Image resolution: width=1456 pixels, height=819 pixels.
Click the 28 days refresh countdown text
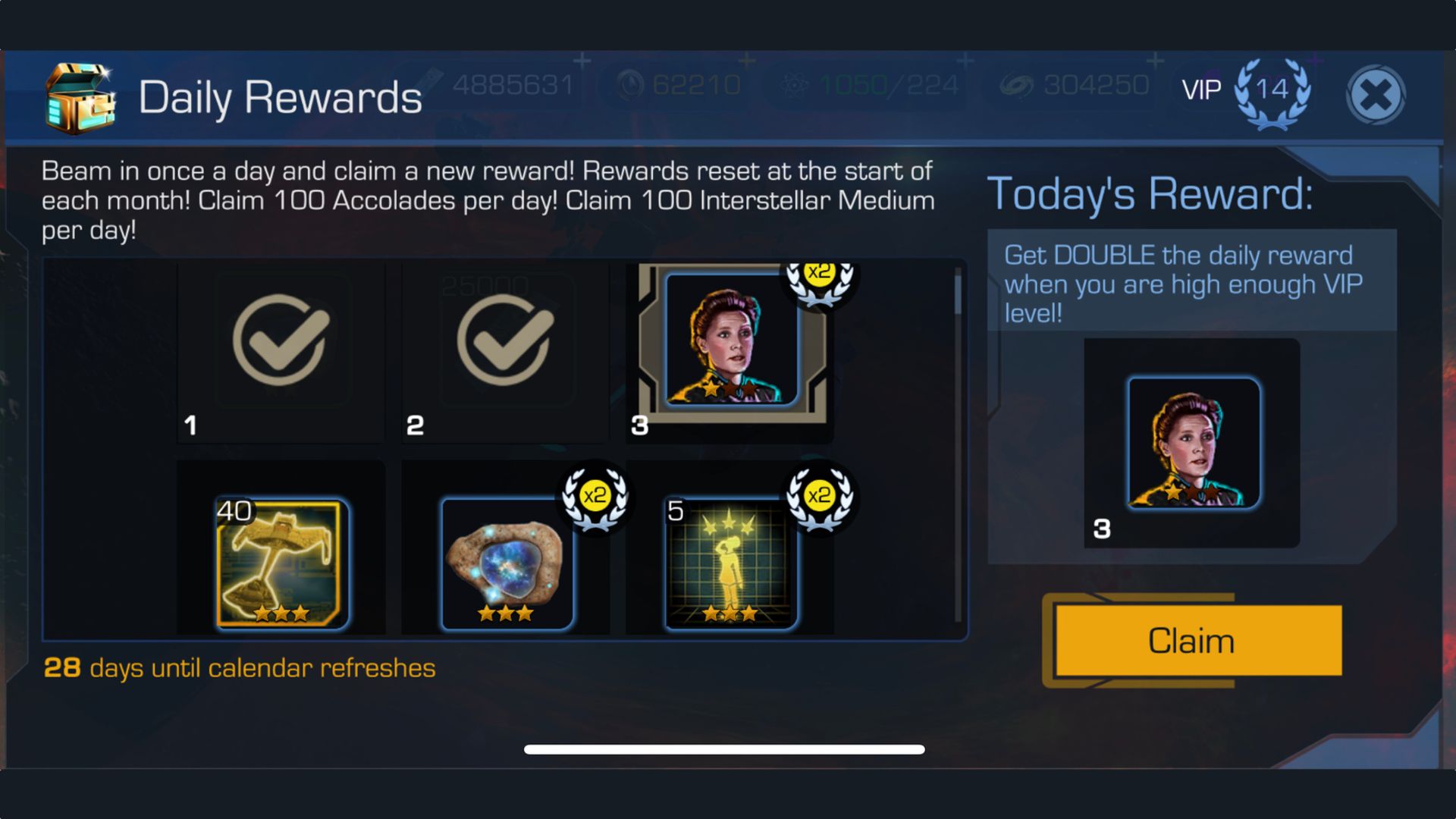pyautogui.click(x=240, y=668)
